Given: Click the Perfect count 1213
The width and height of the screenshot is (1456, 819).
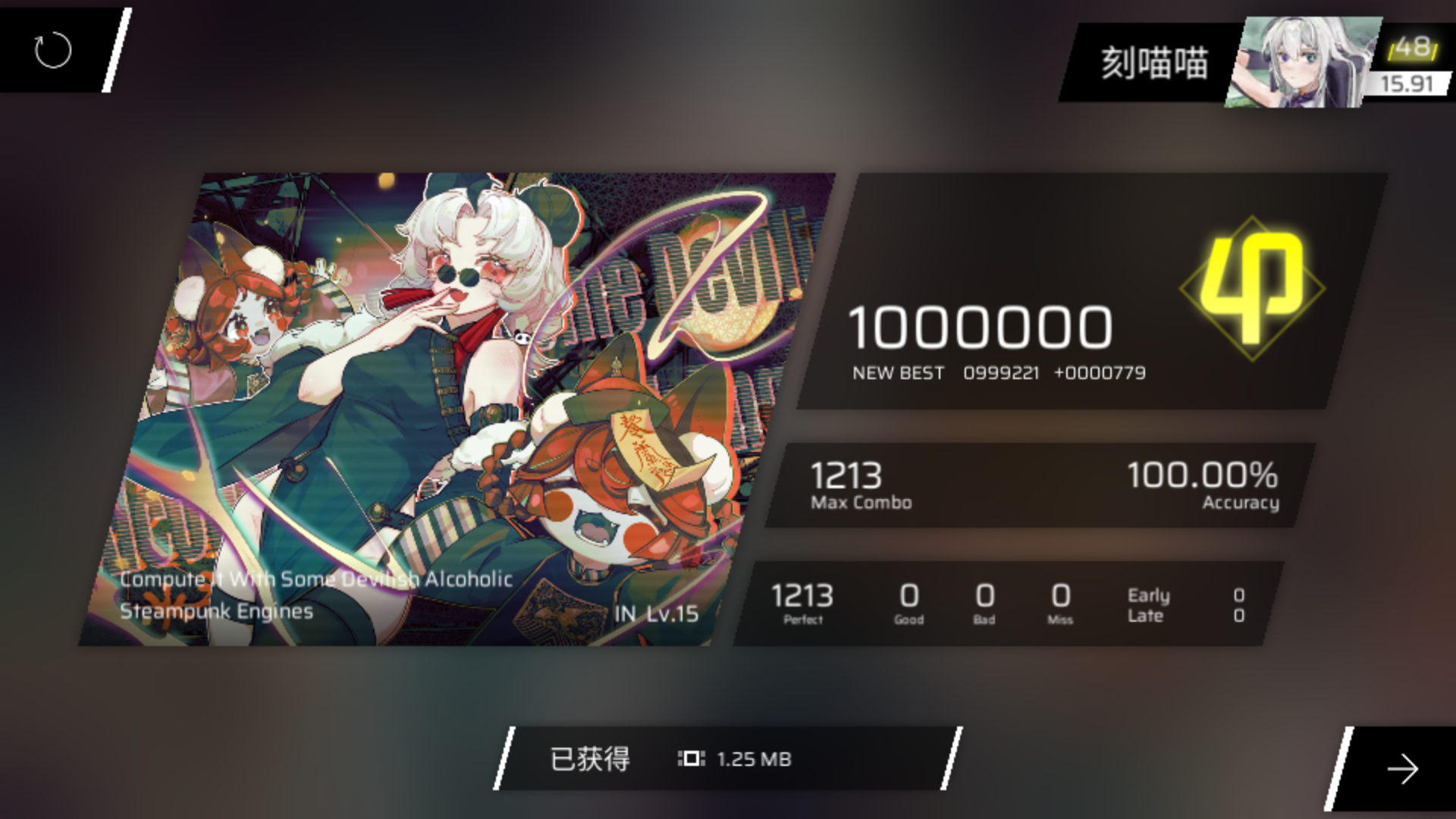Looking at the screenshot, I should point(802,598).
